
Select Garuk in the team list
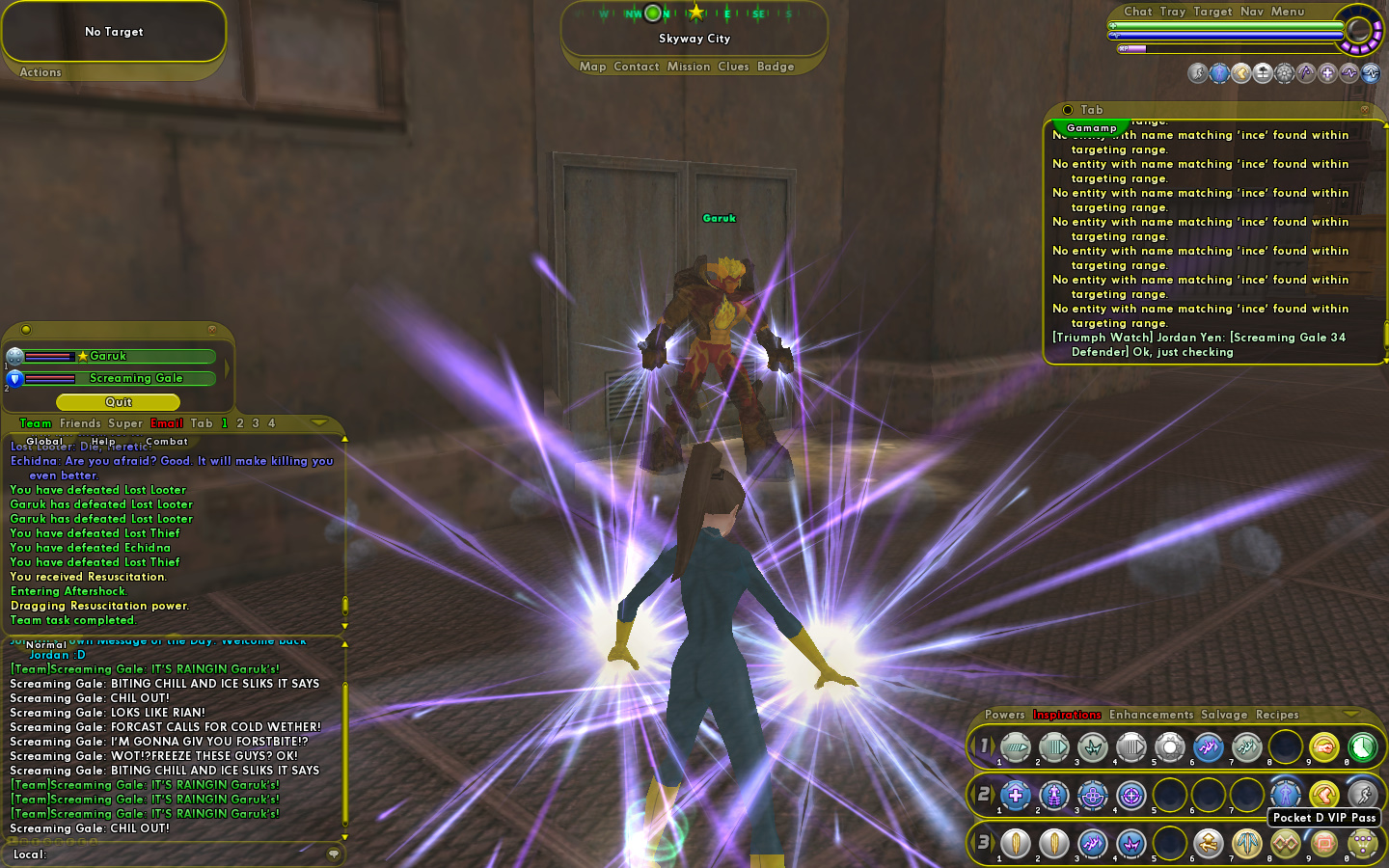108,357
